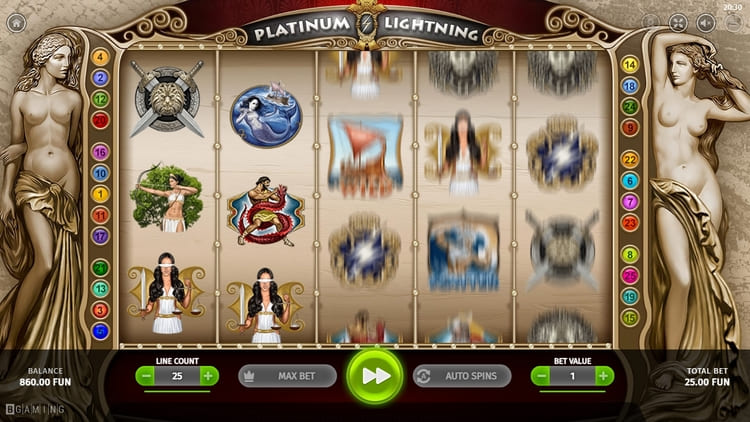Screen dimensions: 750x422
Task: Highlight payline 13 marker
Action: click(x=100, y=288)
